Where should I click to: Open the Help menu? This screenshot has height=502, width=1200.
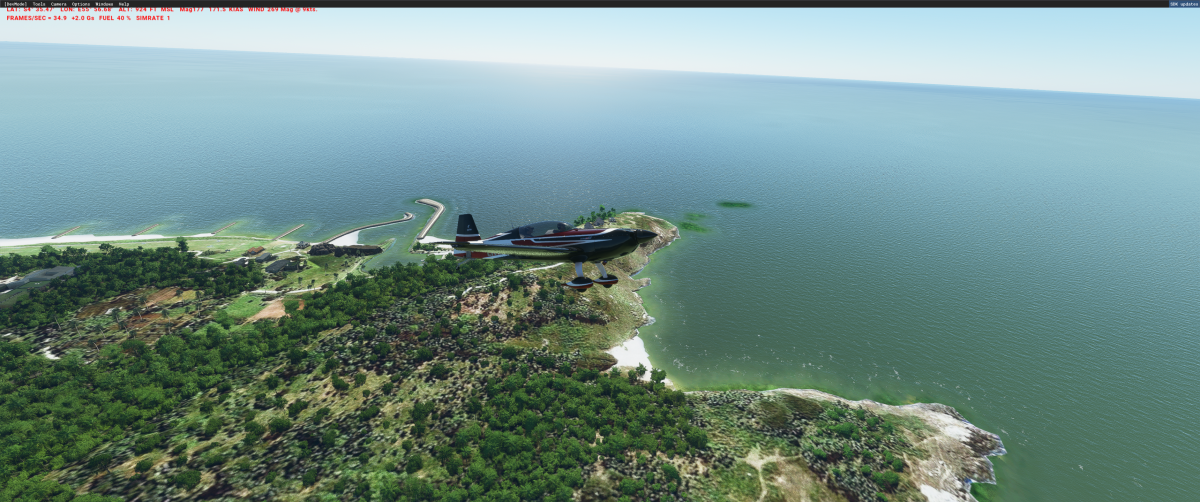[x=124, y=4]
